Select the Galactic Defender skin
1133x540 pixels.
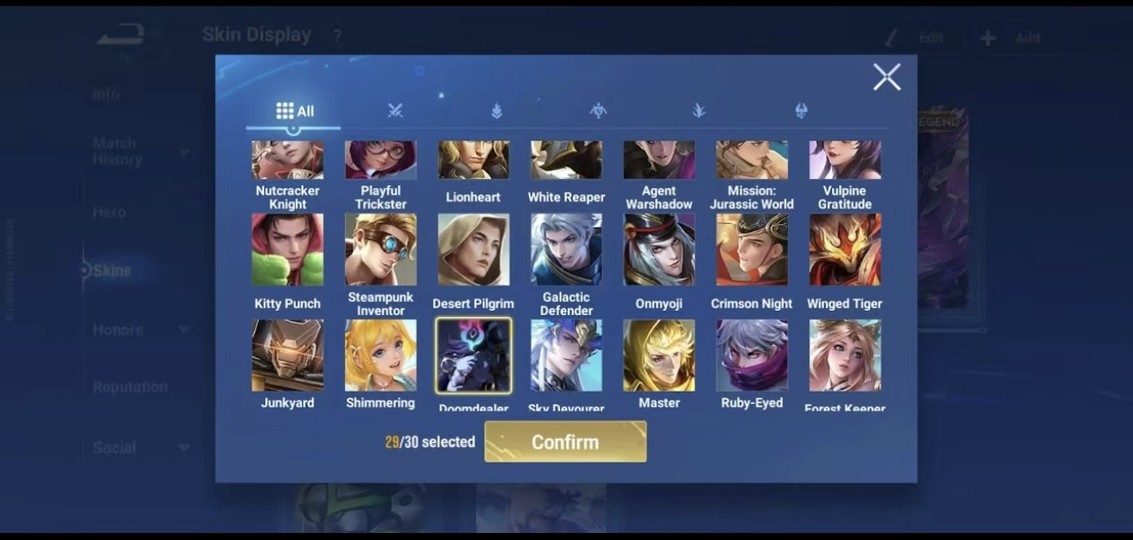click(566, 250)
